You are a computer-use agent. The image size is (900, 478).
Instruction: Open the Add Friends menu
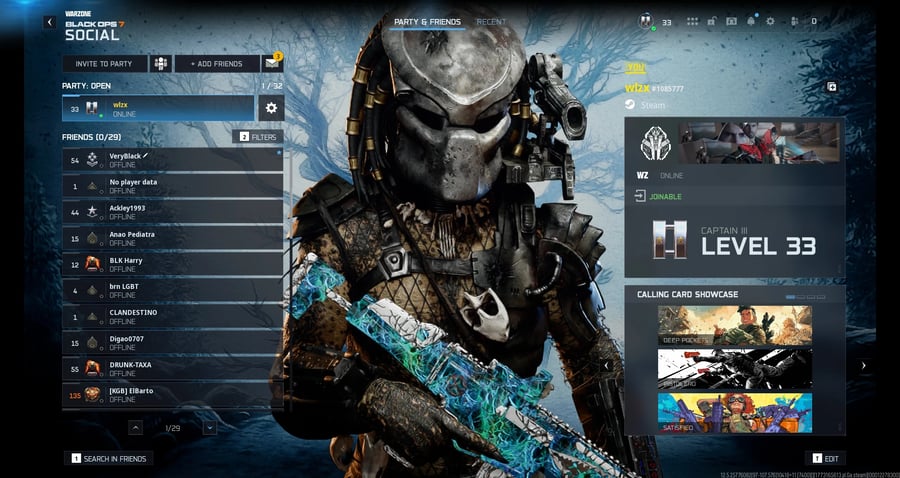click(217, 64)
